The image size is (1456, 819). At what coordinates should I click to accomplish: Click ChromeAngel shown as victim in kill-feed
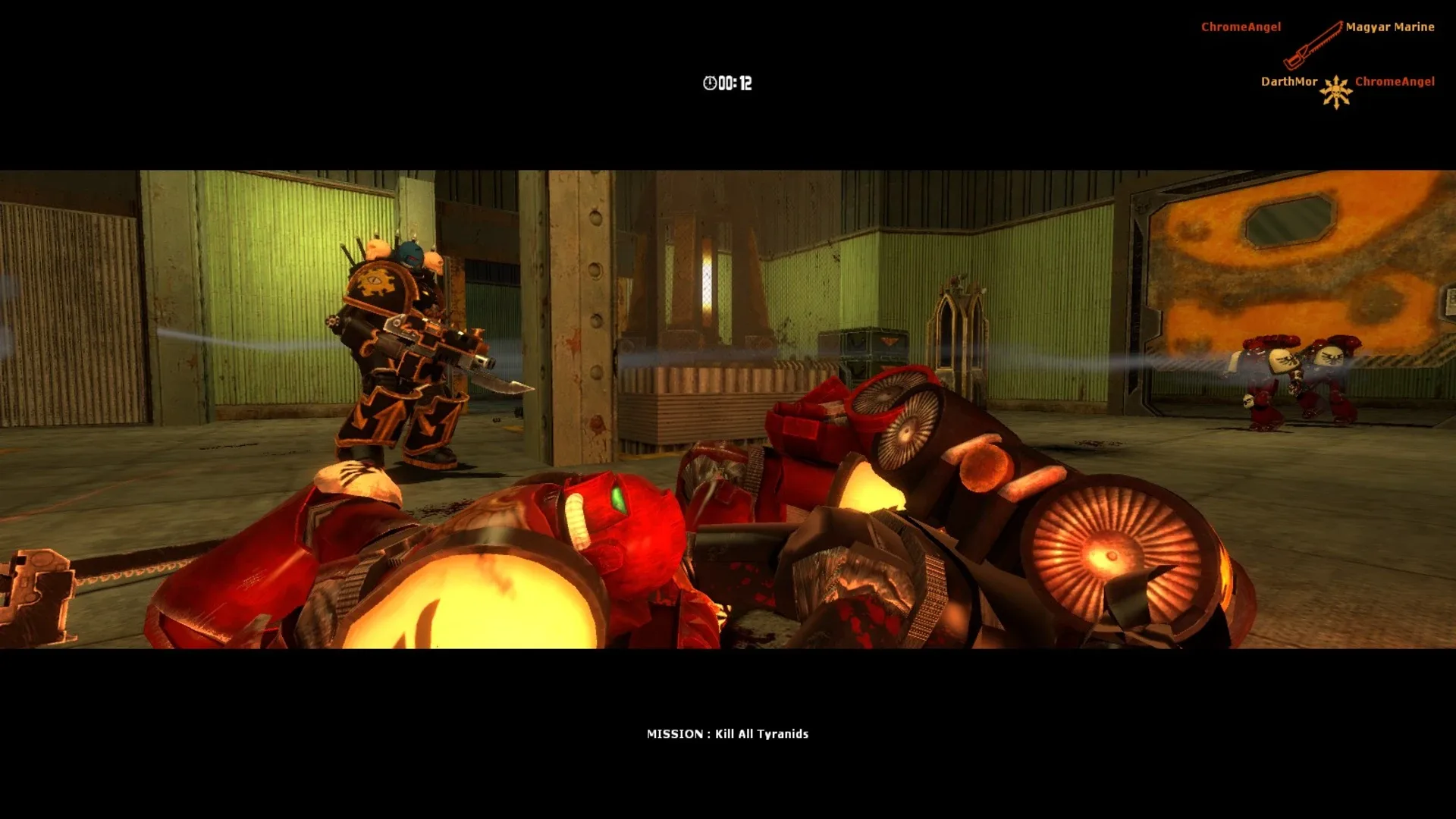[1395, 81]
